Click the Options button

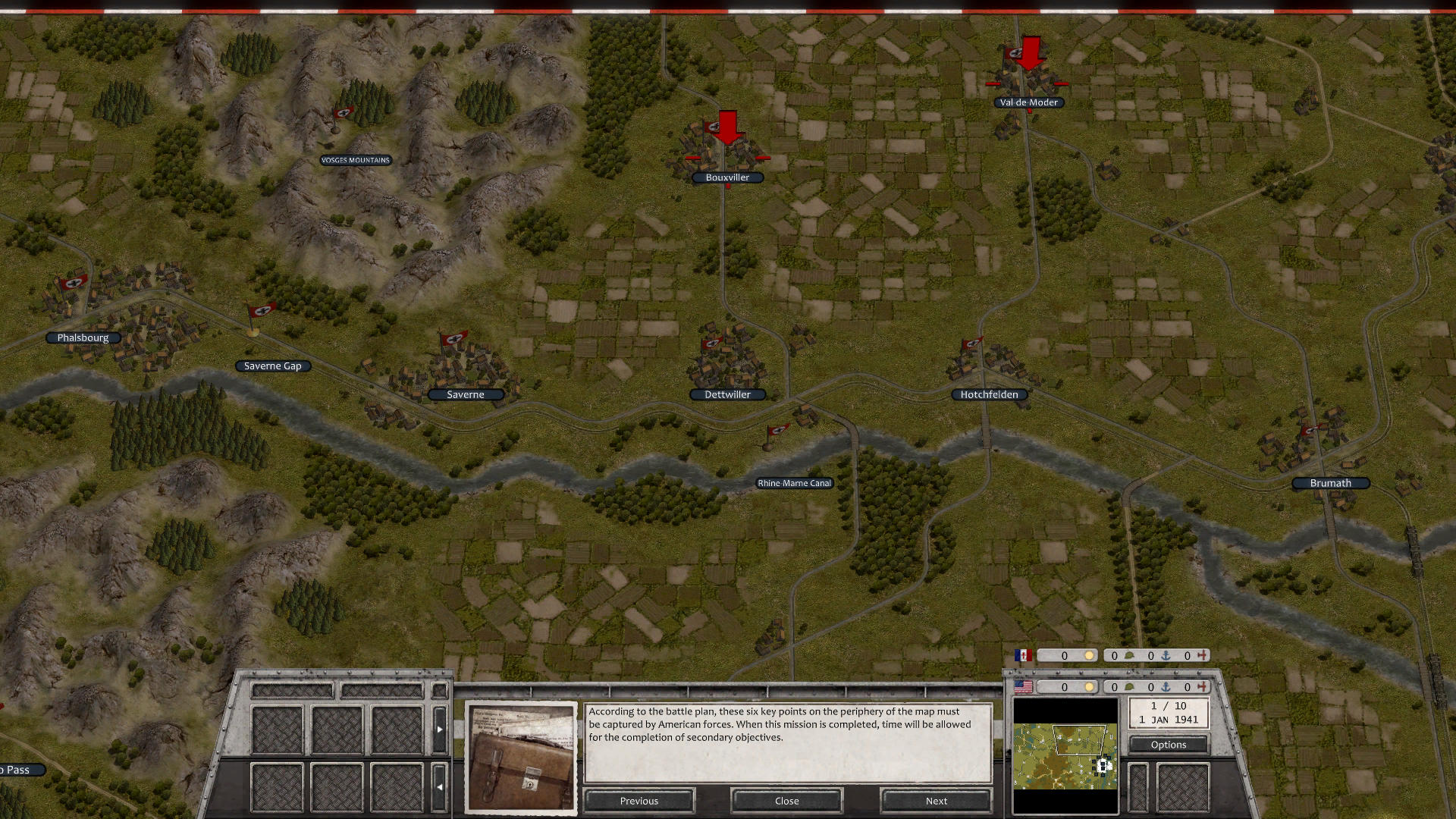pyautogui.click(x=1168, y=745)
